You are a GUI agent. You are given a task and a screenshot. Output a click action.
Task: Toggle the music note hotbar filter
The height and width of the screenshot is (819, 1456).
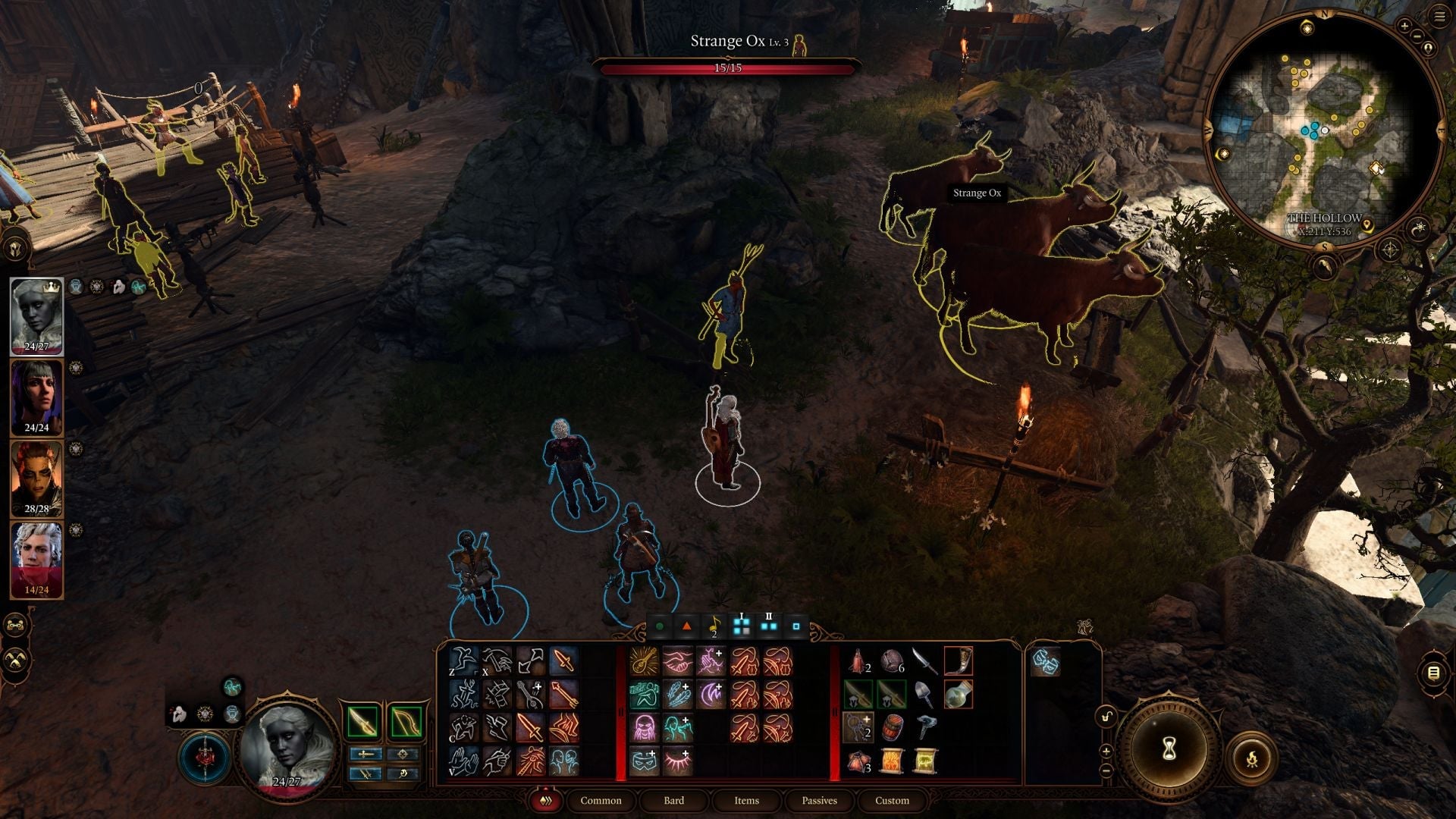click(x=714, y=626)
